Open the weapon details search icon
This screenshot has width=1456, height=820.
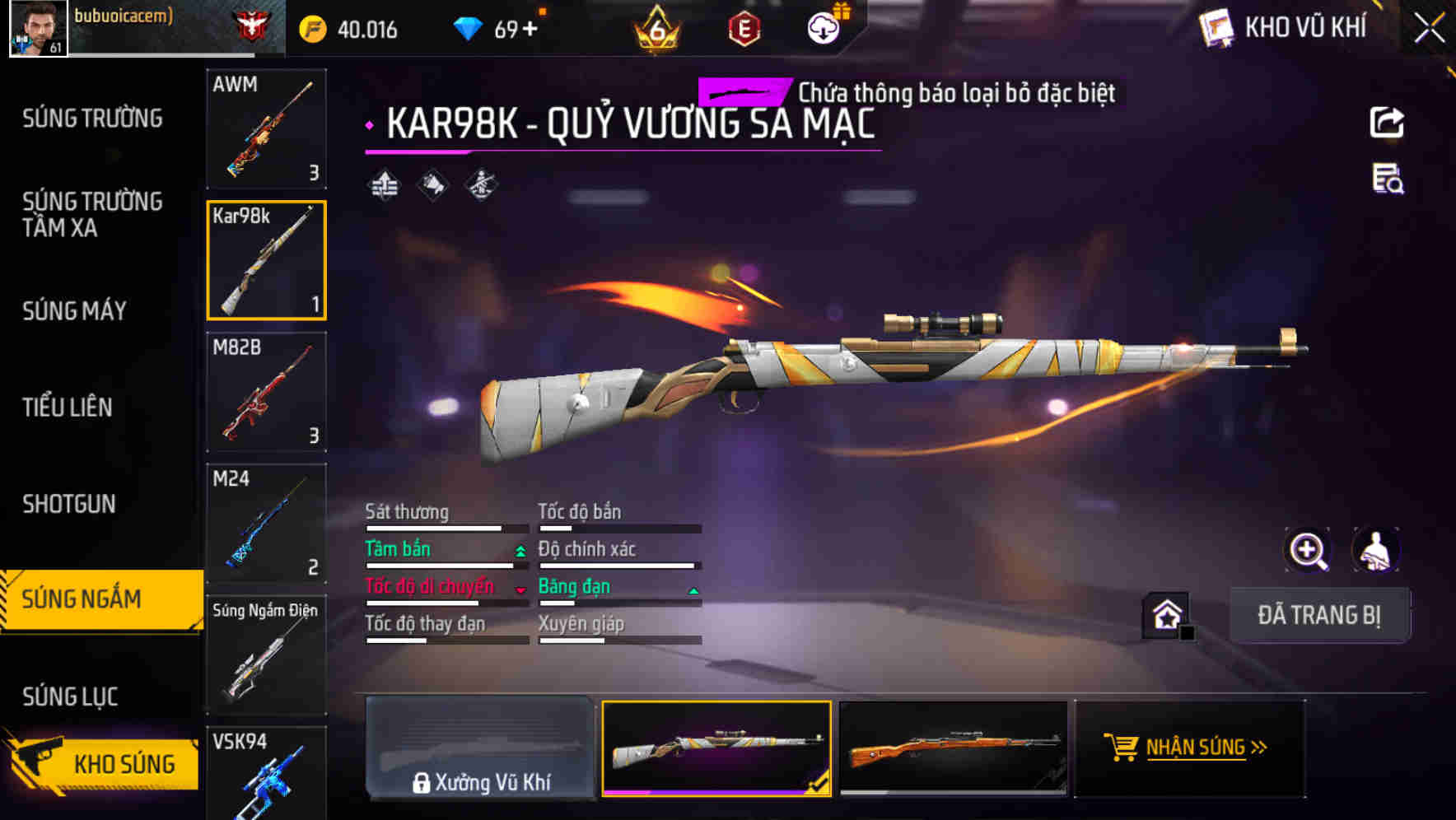[1388, 183]
